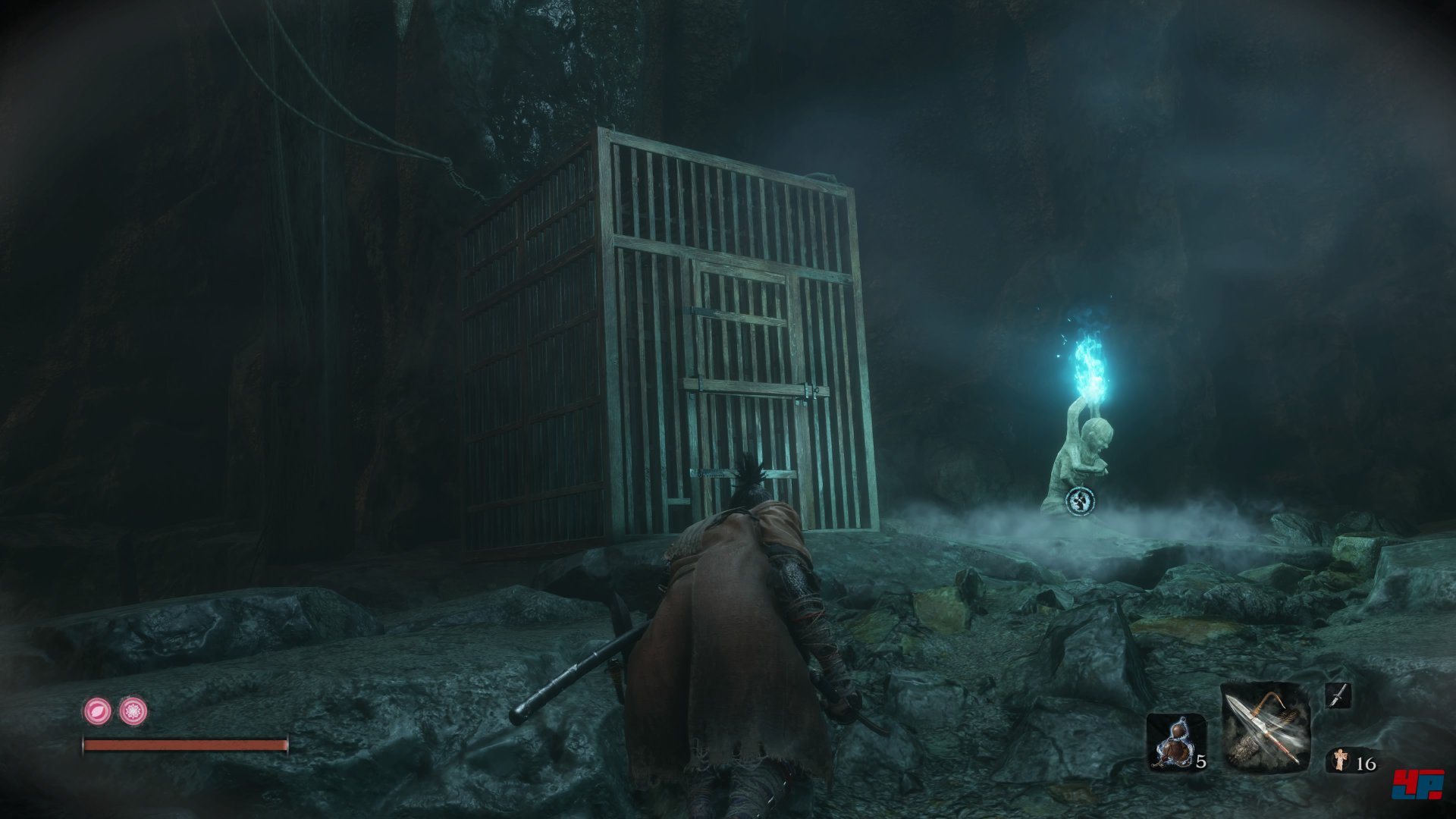Click the small blade combat art icon

[1338, 695]
